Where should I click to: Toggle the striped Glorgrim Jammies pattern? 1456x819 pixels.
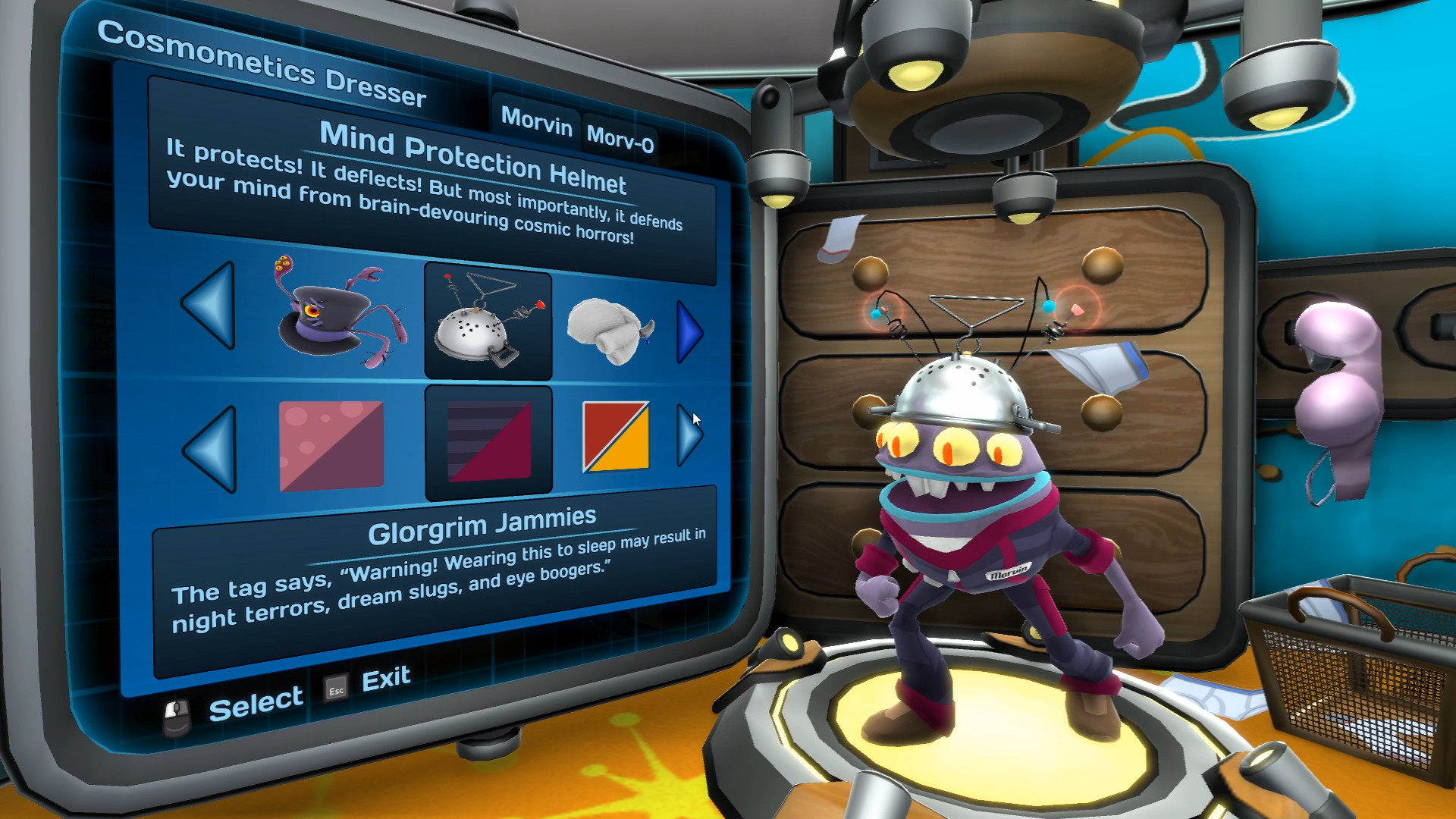(x=488, y=438)
